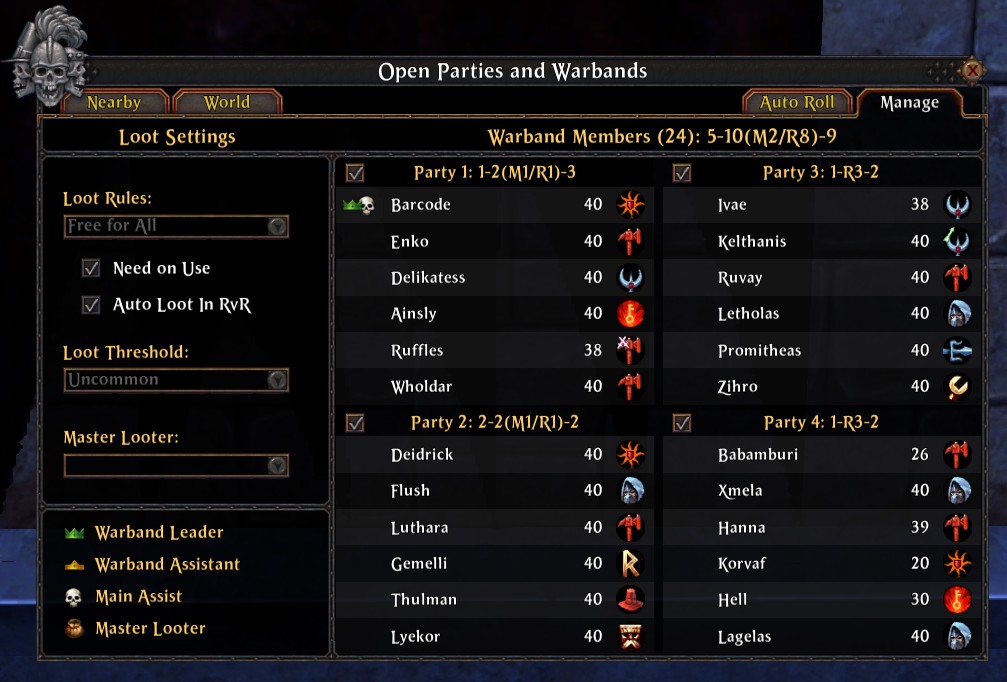The width and height of the screenshot is (1007, 682).
Task: Choose Gemelli from Party 2
Action: click(x=419, y=564)
